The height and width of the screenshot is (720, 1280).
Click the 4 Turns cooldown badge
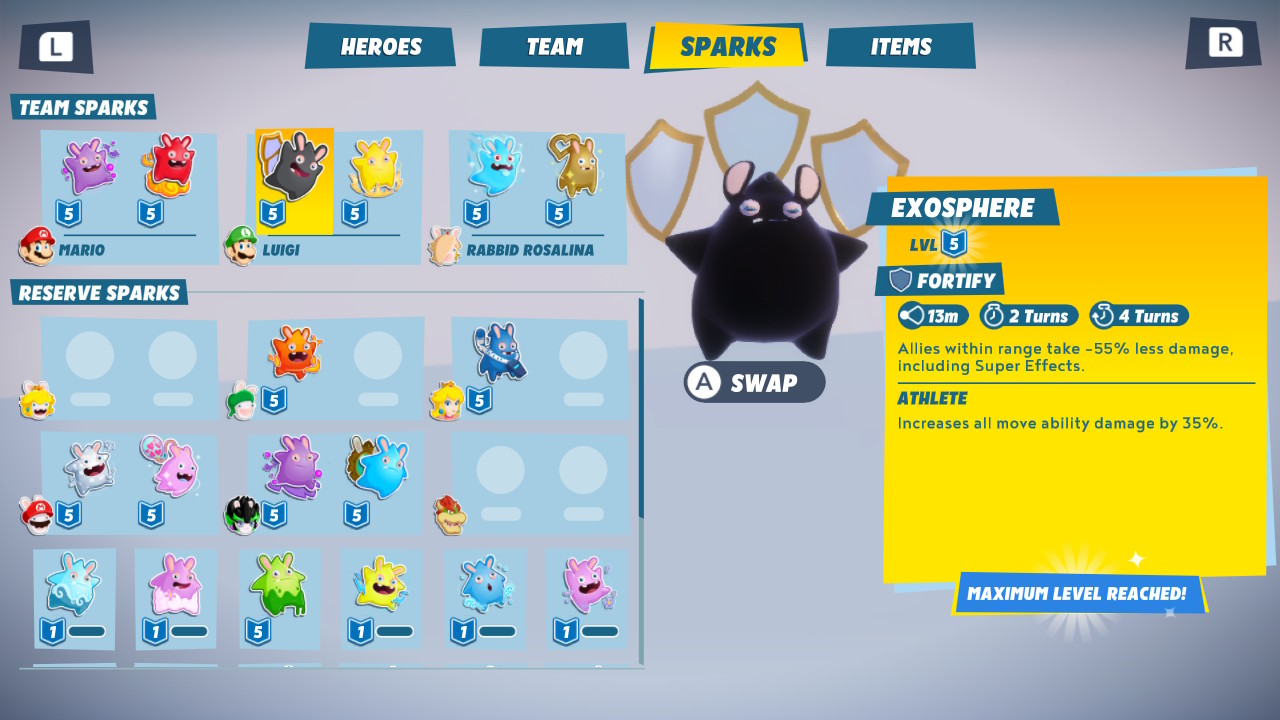click(1140, 315)
